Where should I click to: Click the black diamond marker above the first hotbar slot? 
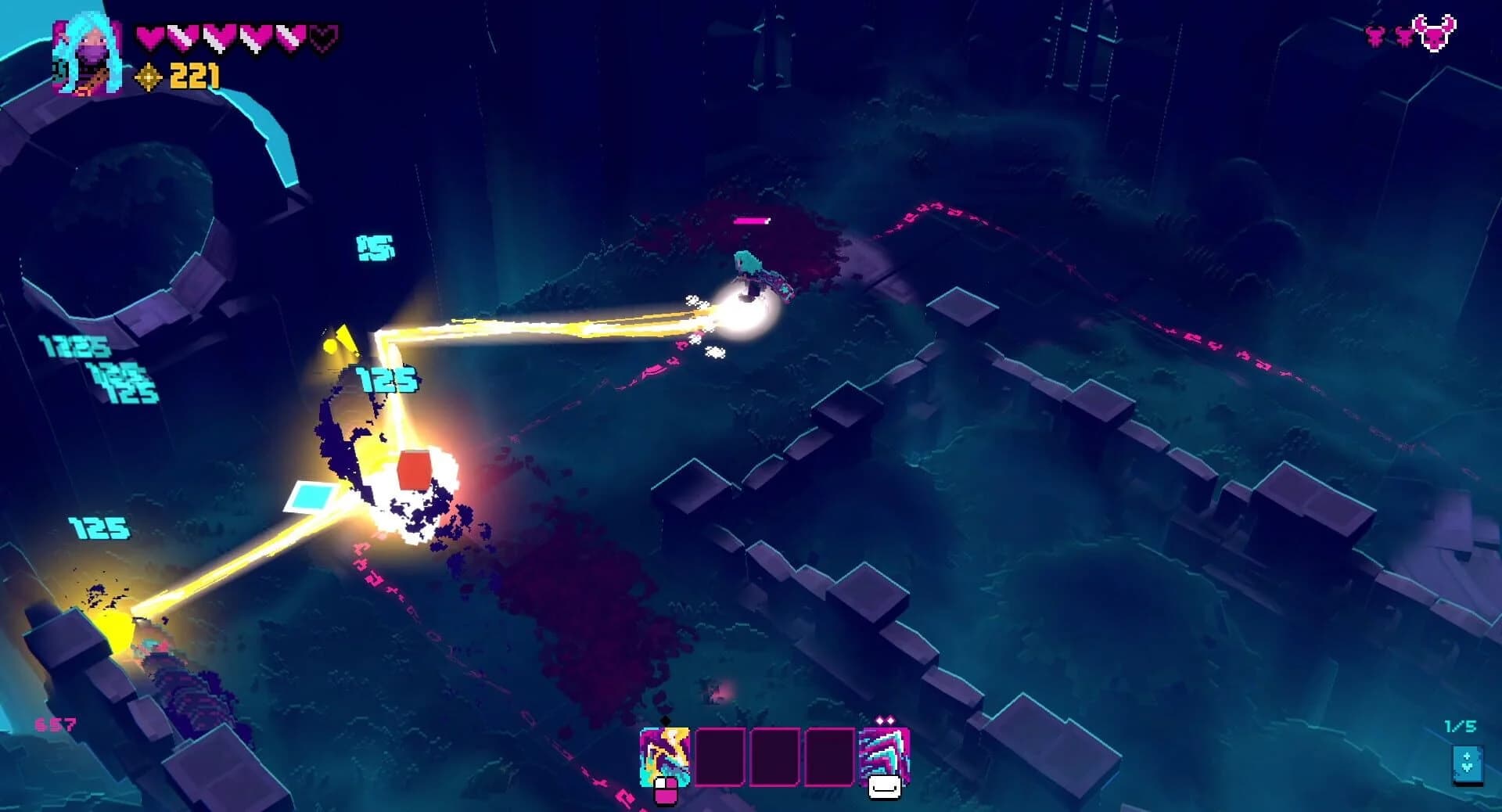[x=664, y=720]
